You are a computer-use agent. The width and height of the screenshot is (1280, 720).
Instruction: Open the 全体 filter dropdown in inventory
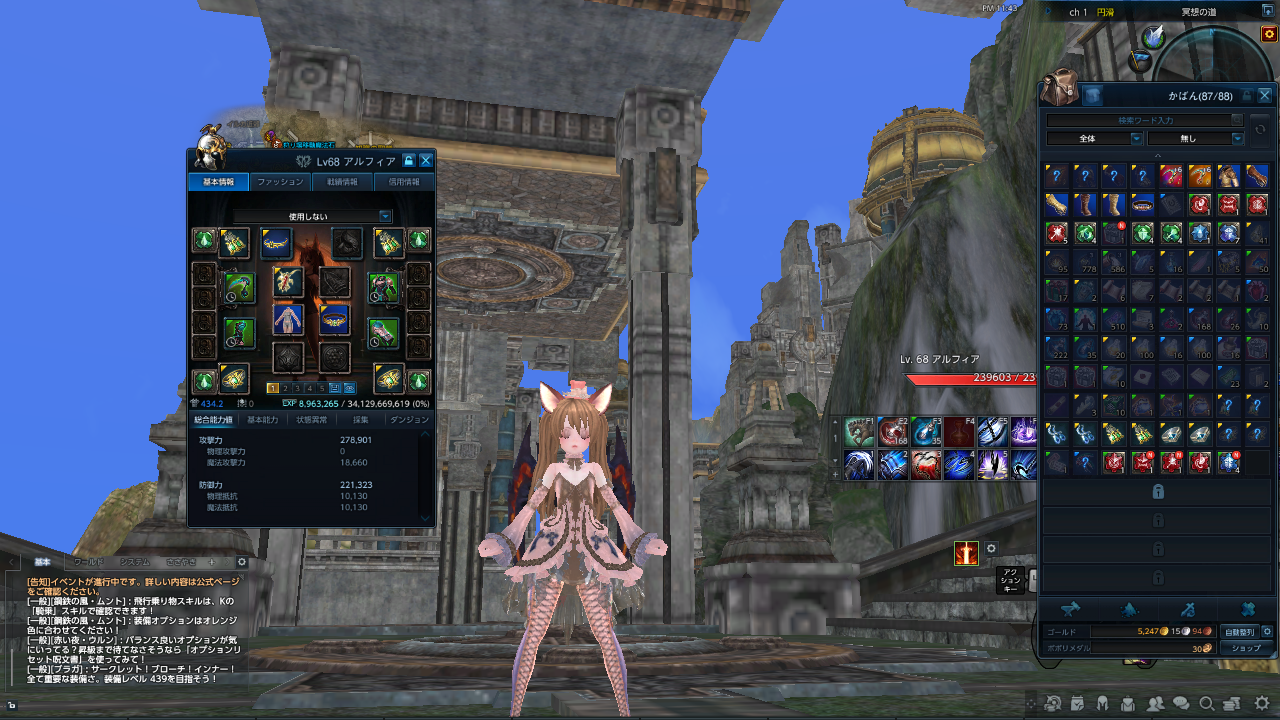1093,139
